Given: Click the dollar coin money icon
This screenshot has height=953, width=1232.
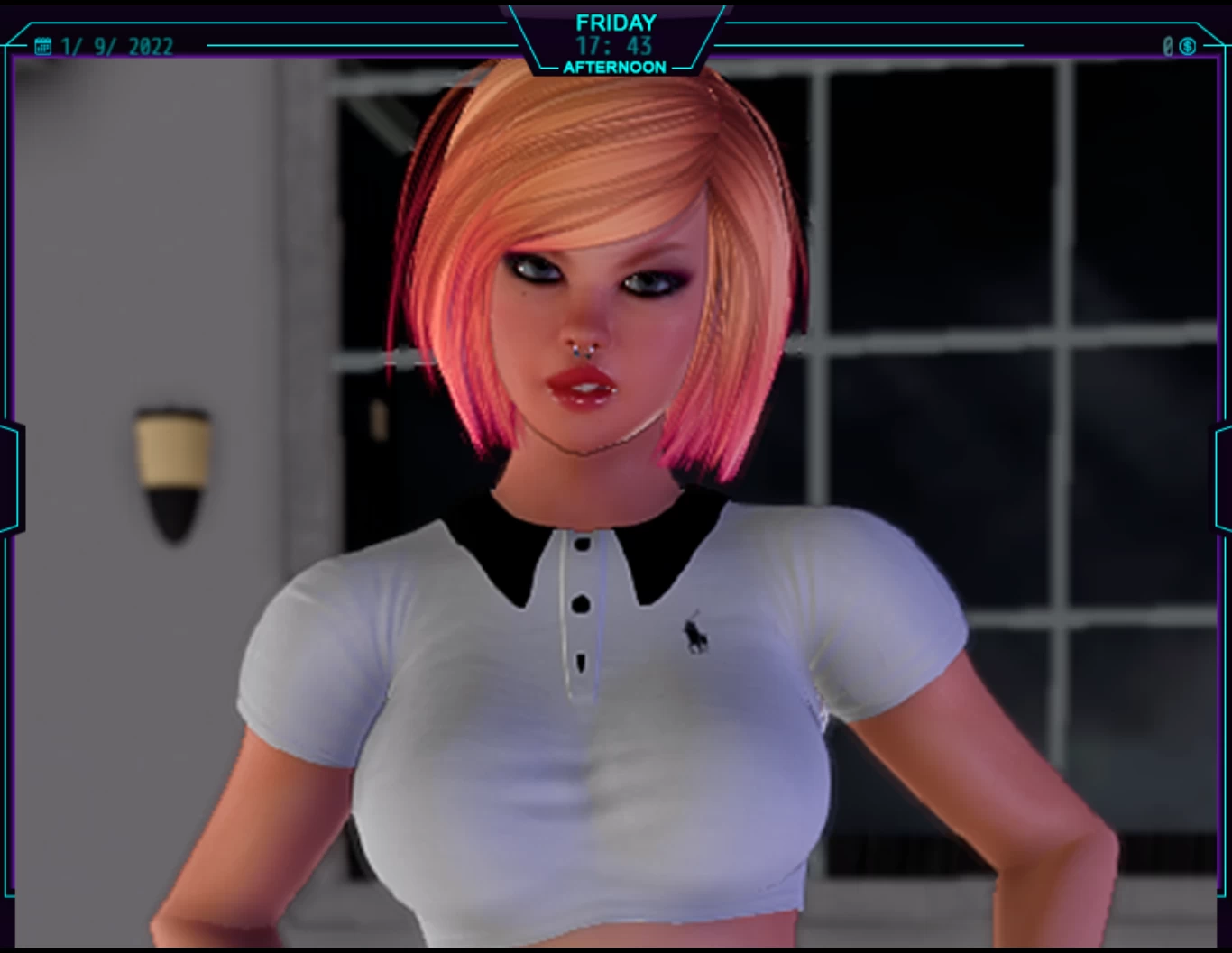Looking at the screenshot, I should pos(1188,45).
